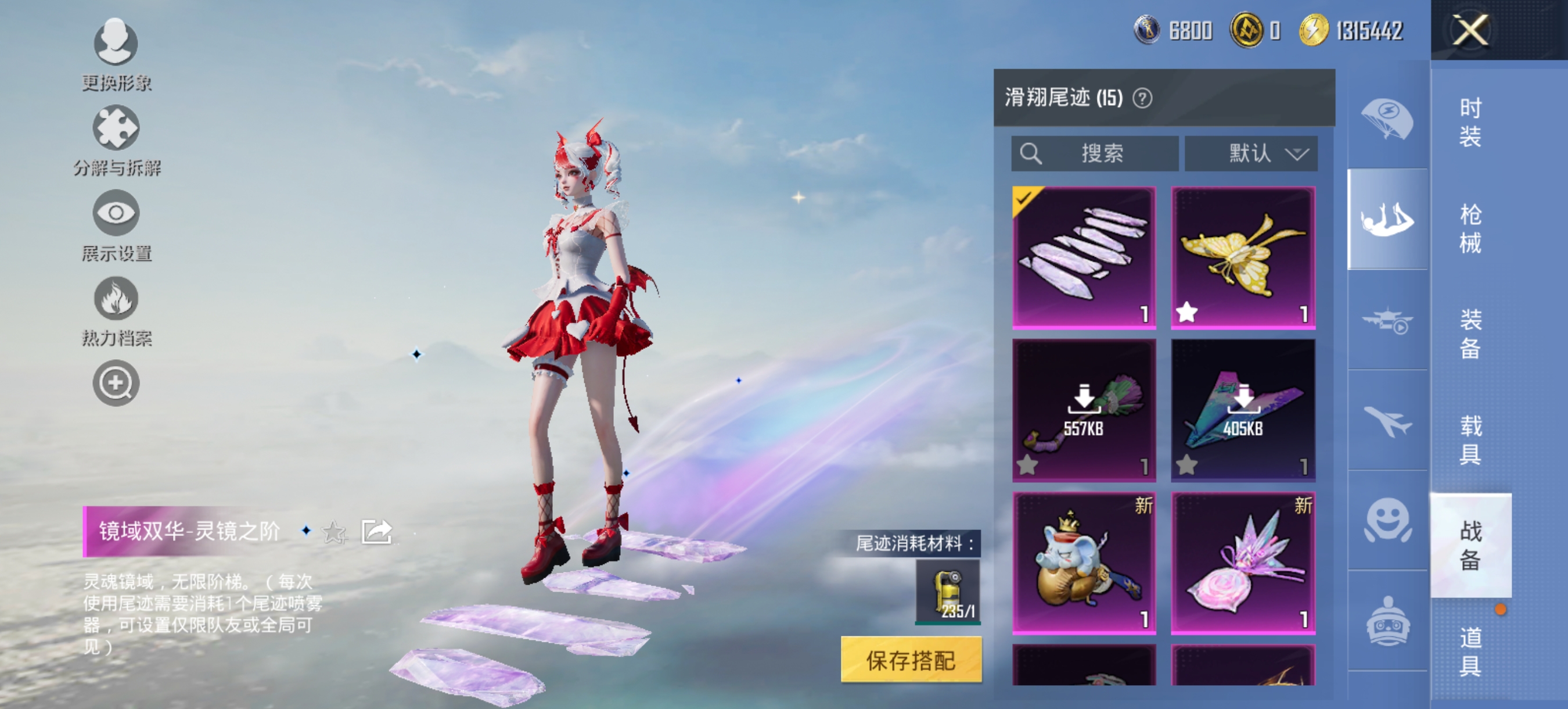The width and height of the screenshot is (1568, 709).
Task: Open 展示设置 display settings
Action: [x=116, y=214]
